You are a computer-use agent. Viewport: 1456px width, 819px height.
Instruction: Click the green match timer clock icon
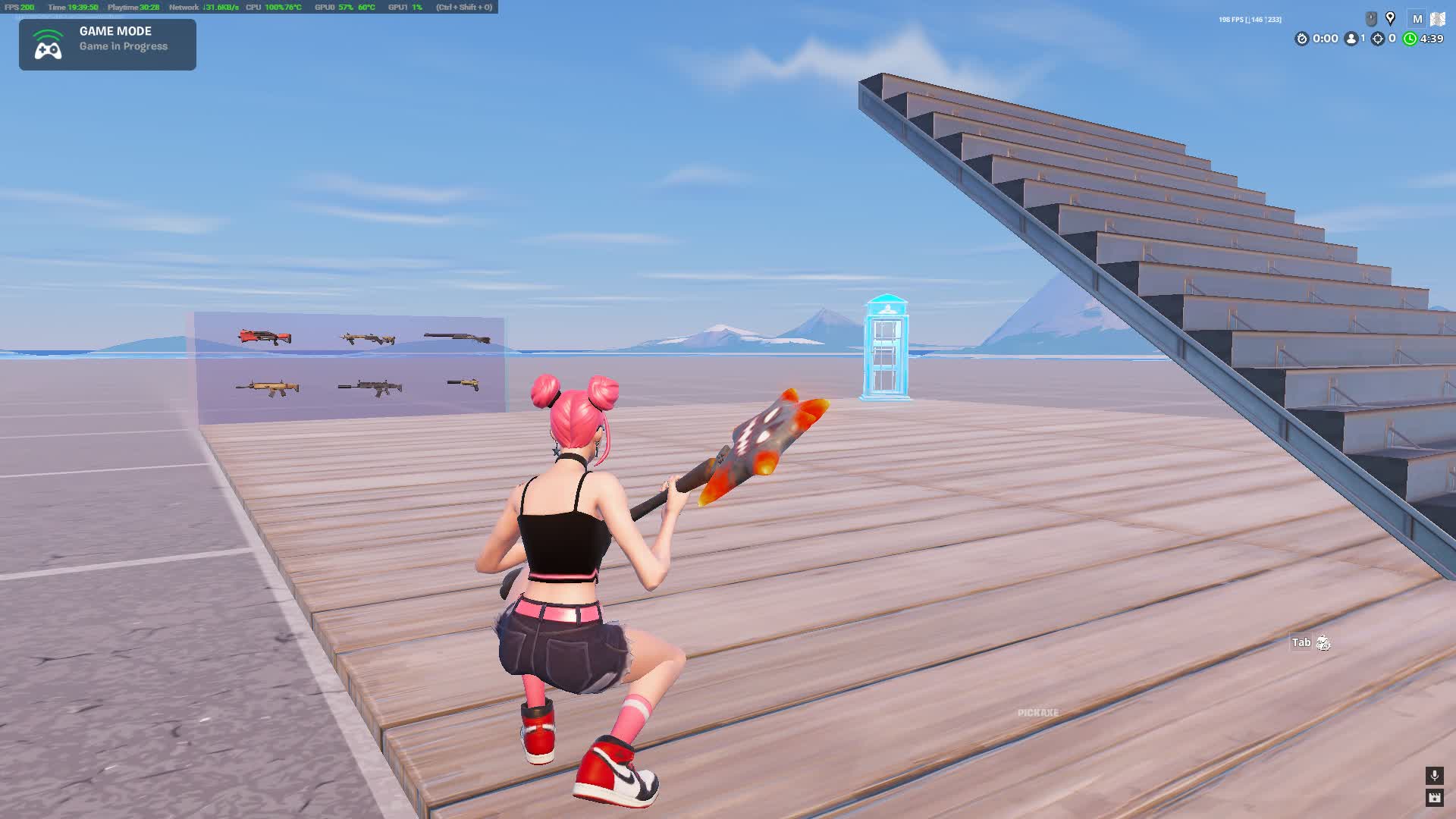pos(1410,38)
